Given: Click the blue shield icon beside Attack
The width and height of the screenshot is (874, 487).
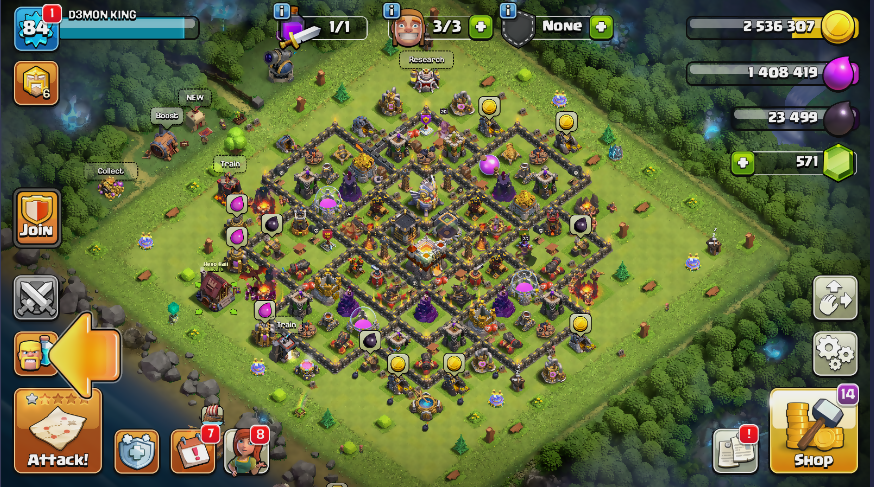Looking at the screenshot, I should (136, 452).
